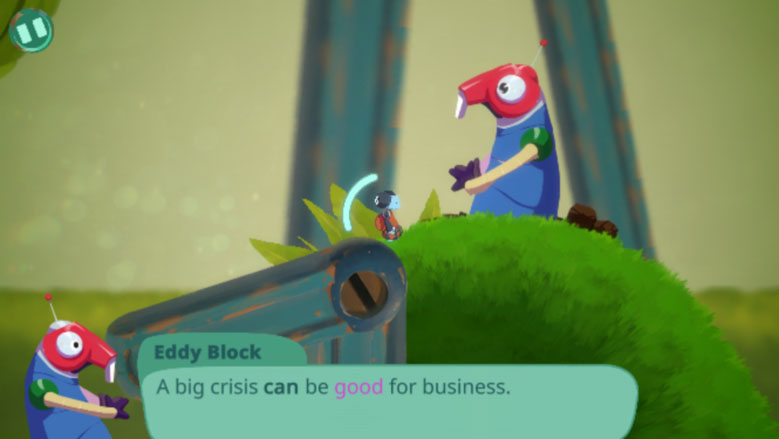
Task: Pause the game with the top-left button
Action: (x=31, y=29)
